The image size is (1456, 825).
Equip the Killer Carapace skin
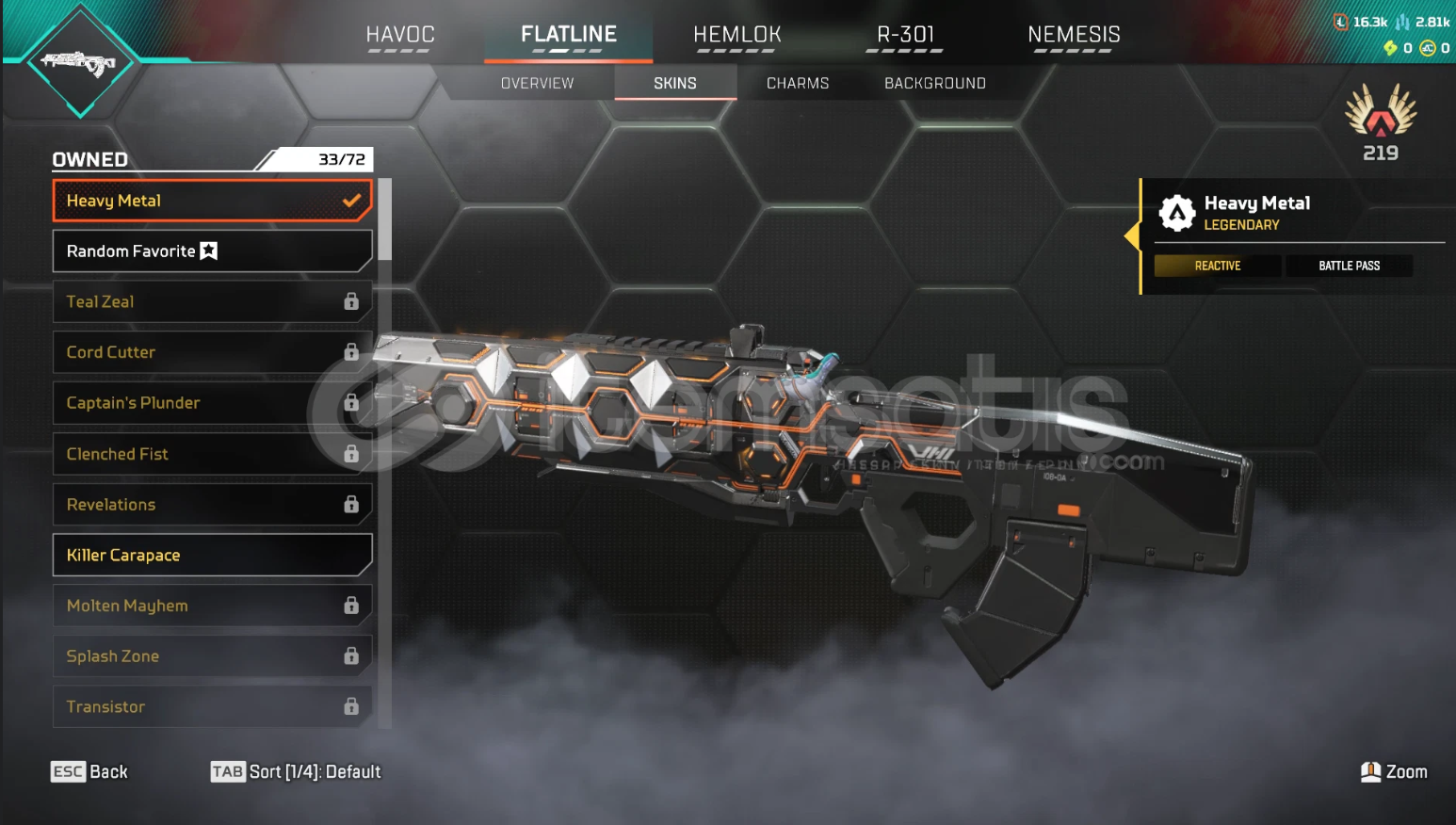click(212, 556)
